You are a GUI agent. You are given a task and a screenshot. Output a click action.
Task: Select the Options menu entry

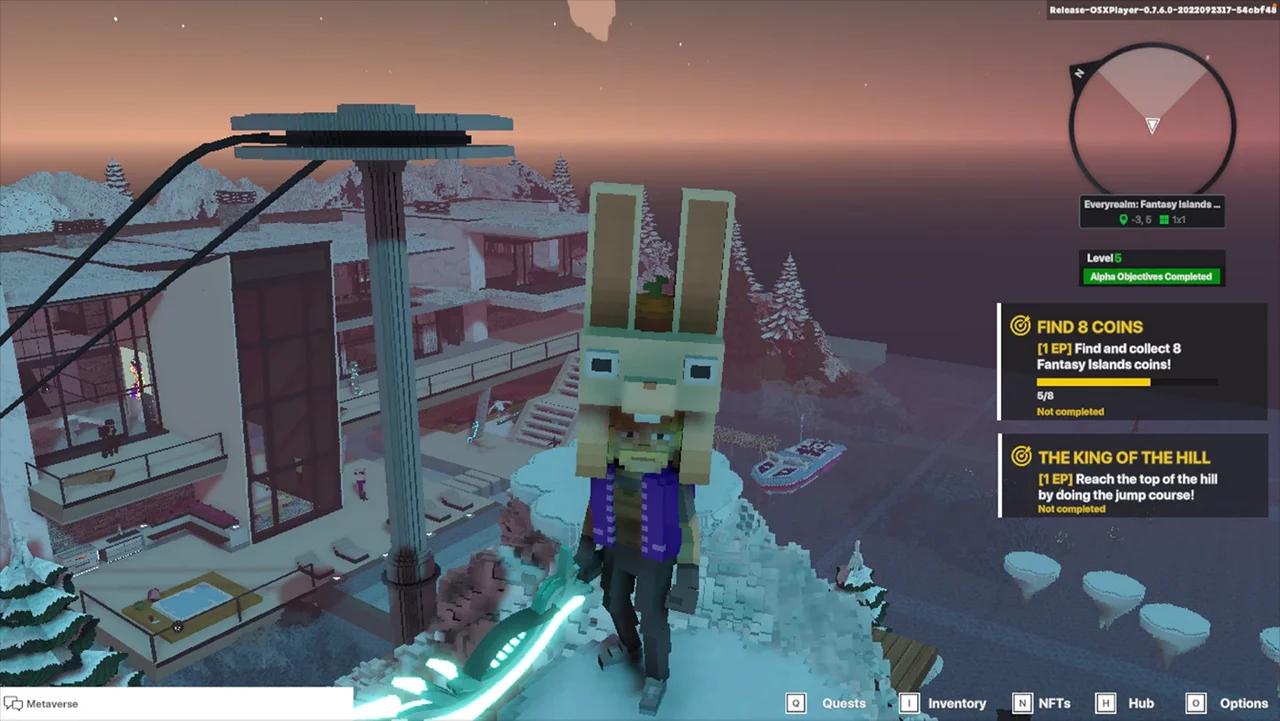1243,703
